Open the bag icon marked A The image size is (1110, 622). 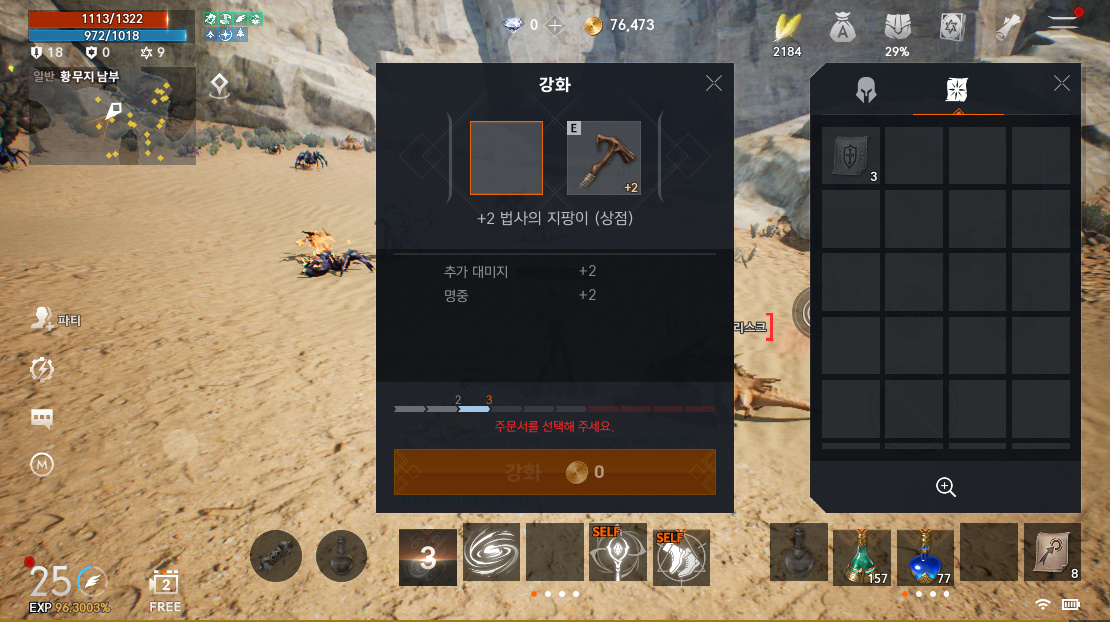coord(843,30)
